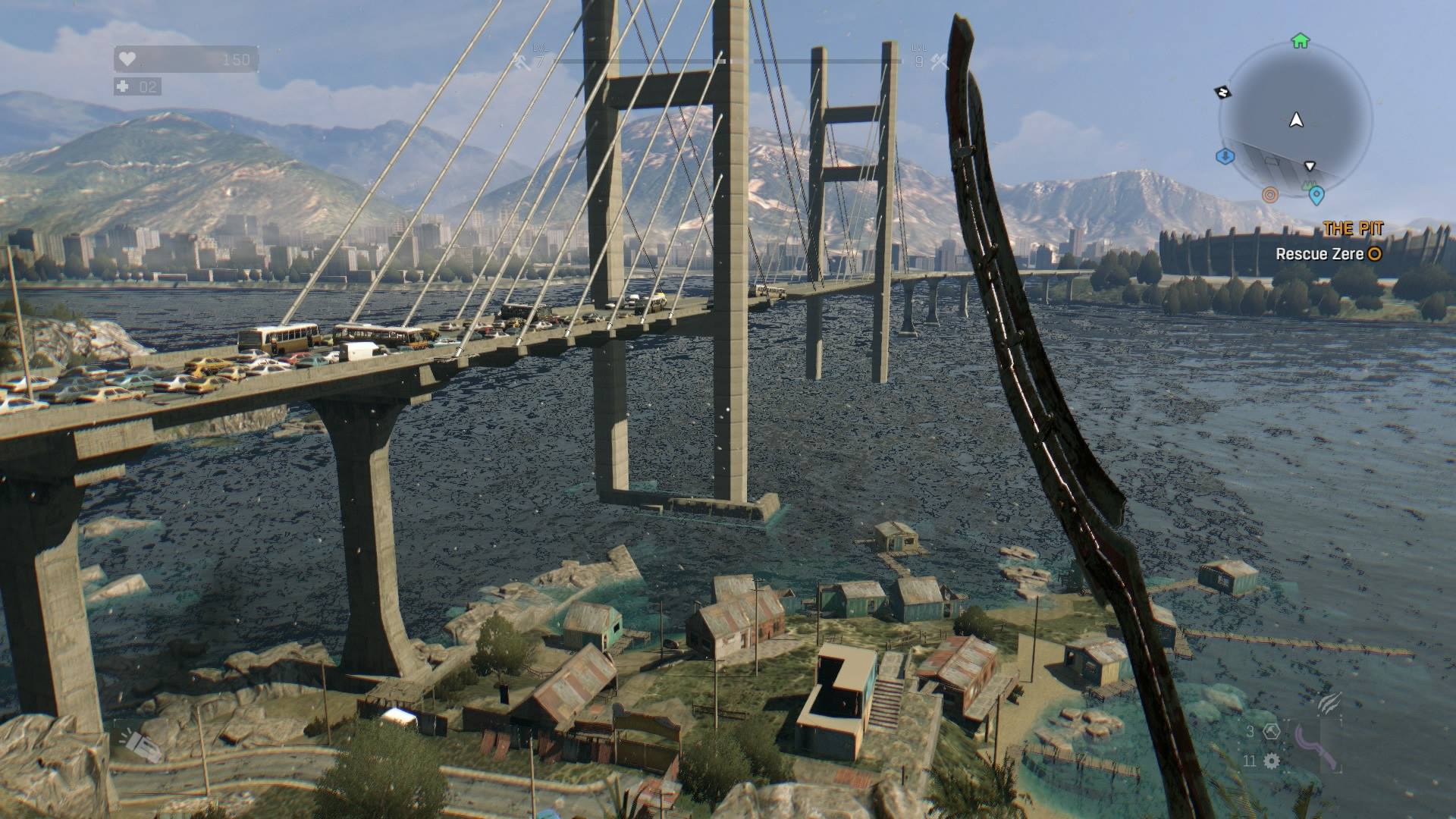This screenshot has width=1456, height=819.
Task: Select the green safe house icon on the minimap
Action: (1300, 42)
